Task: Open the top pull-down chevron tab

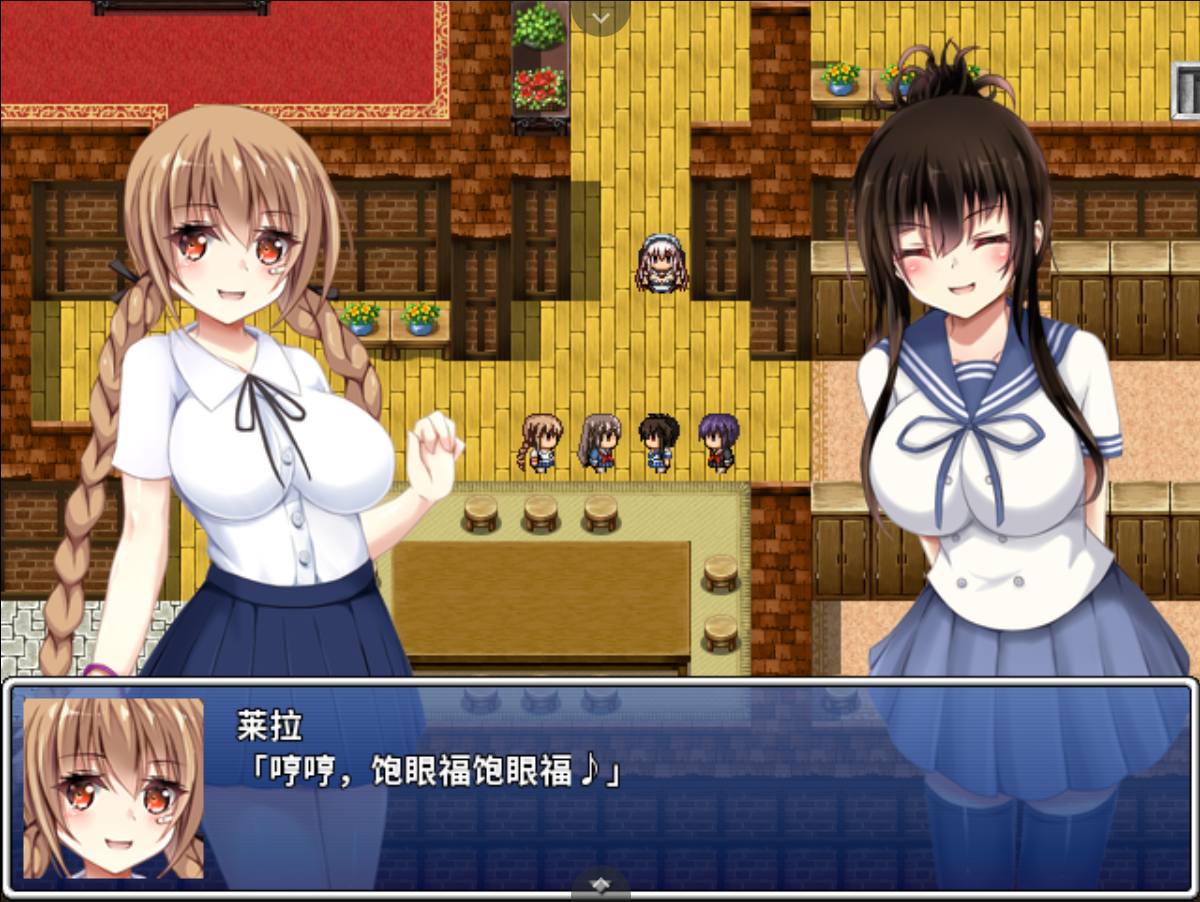Action: pos(600,16)
